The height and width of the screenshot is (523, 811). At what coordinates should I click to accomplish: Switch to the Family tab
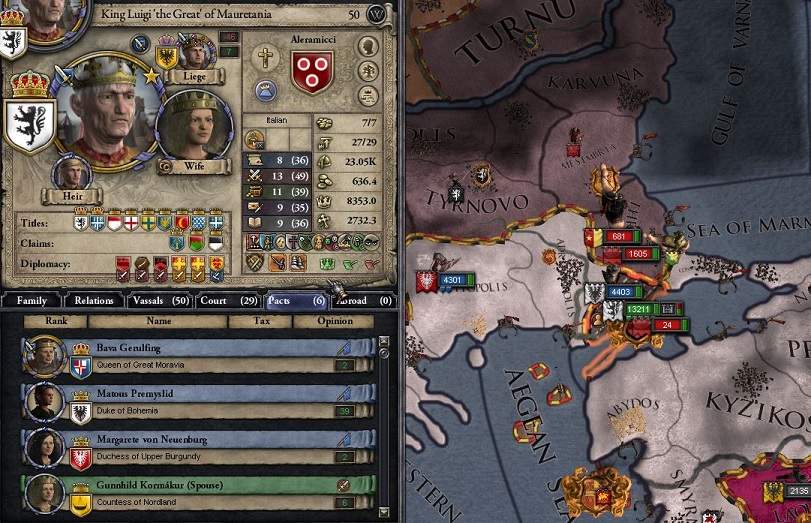click(x=31, y=300)
